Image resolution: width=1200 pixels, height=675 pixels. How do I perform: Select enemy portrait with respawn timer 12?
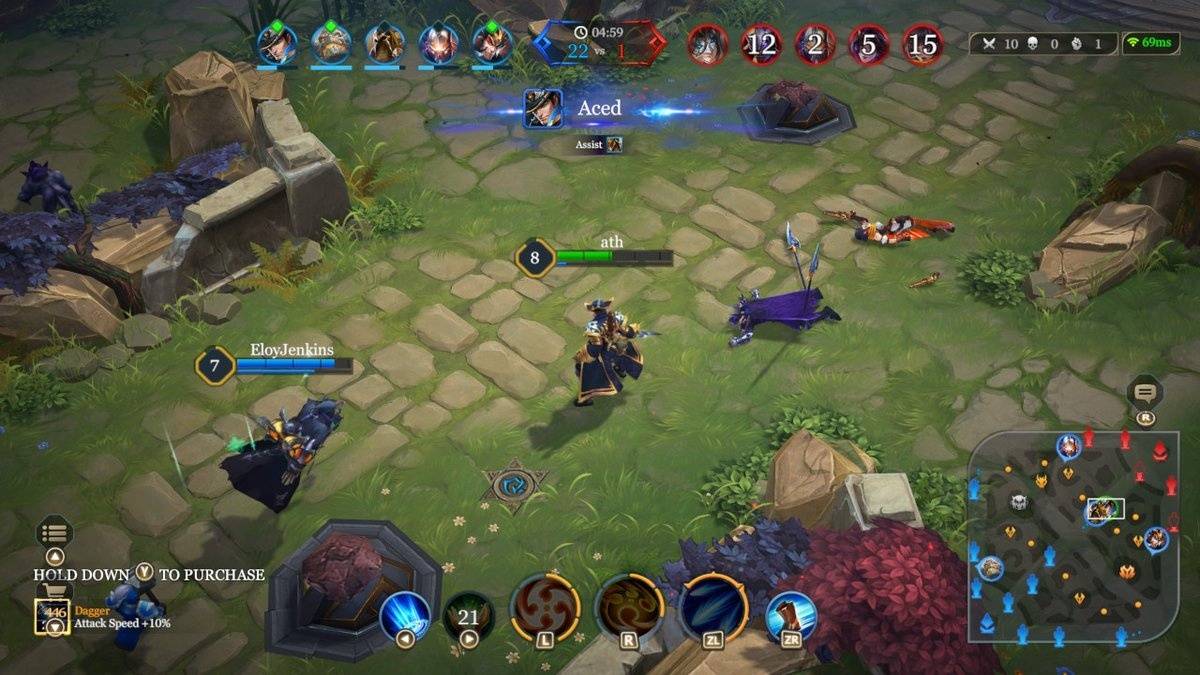761,44
